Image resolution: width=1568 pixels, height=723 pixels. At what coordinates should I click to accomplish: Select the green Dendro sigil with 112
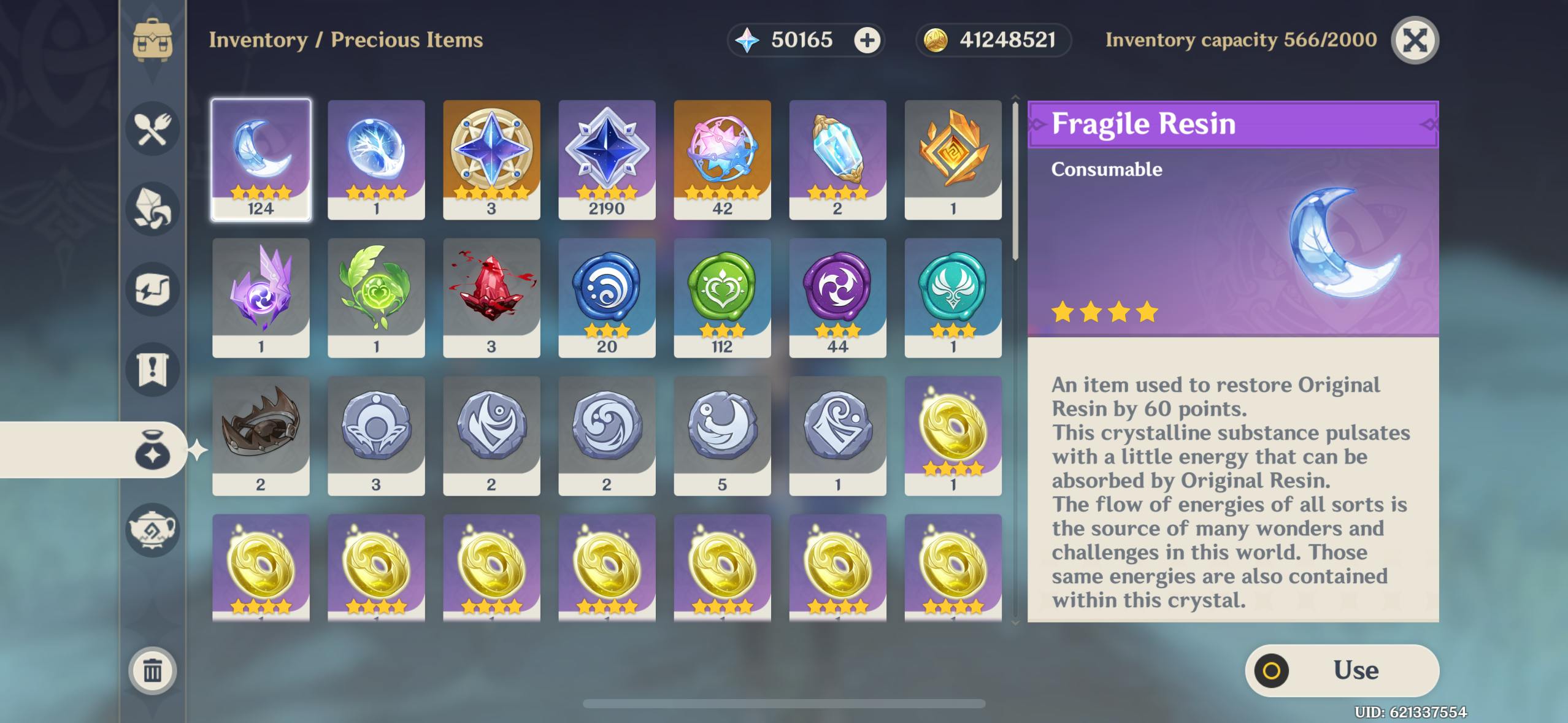click(722, 297)
